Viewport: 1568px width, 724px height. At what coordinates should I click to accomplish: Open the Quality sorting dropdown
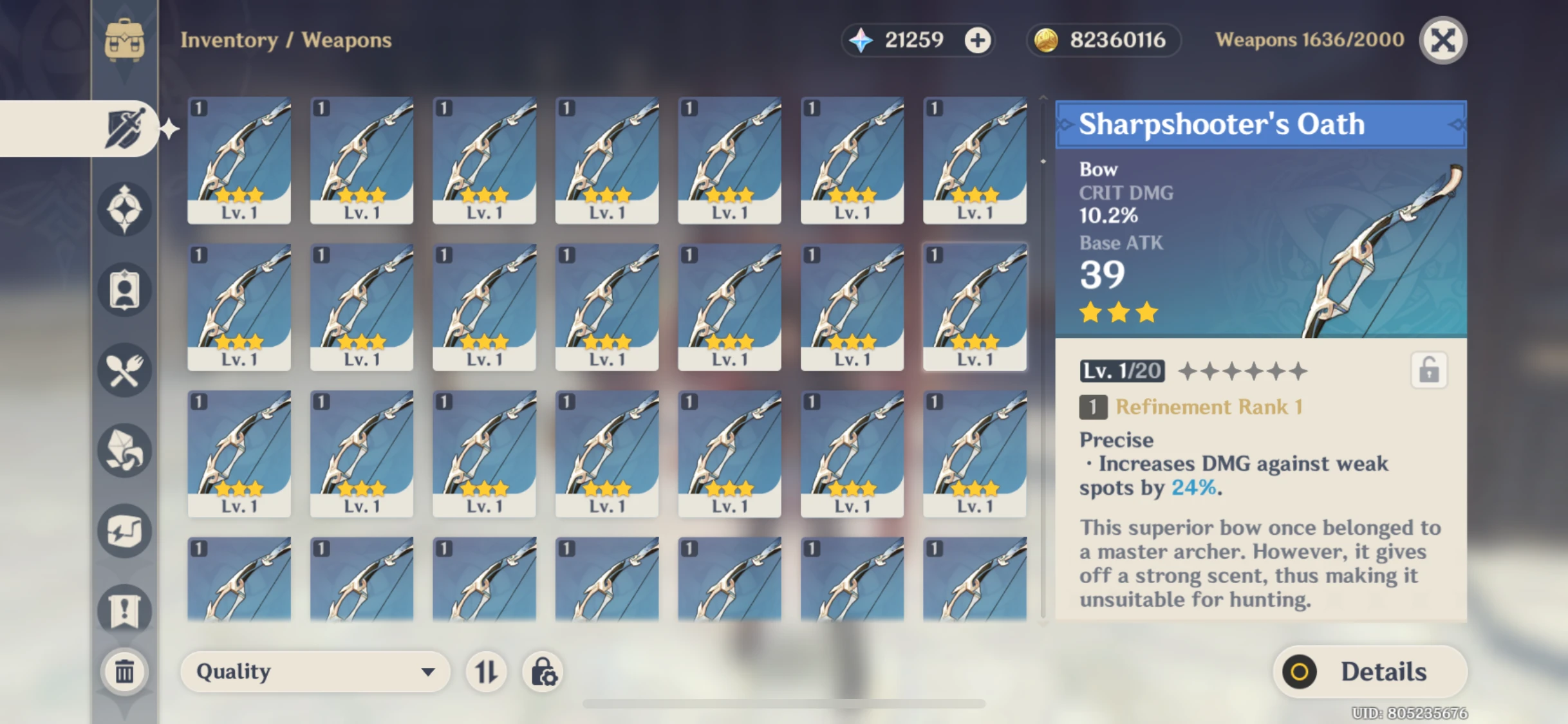click(314, 672)
